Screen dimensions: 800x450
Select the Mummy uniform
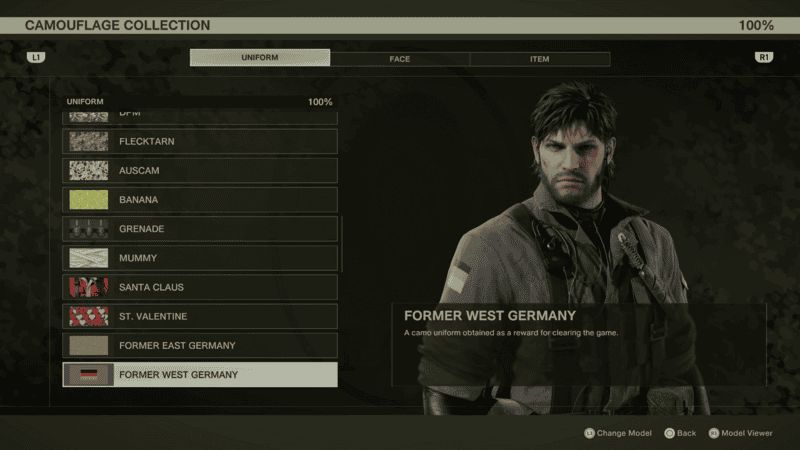[x=200, y=258]
